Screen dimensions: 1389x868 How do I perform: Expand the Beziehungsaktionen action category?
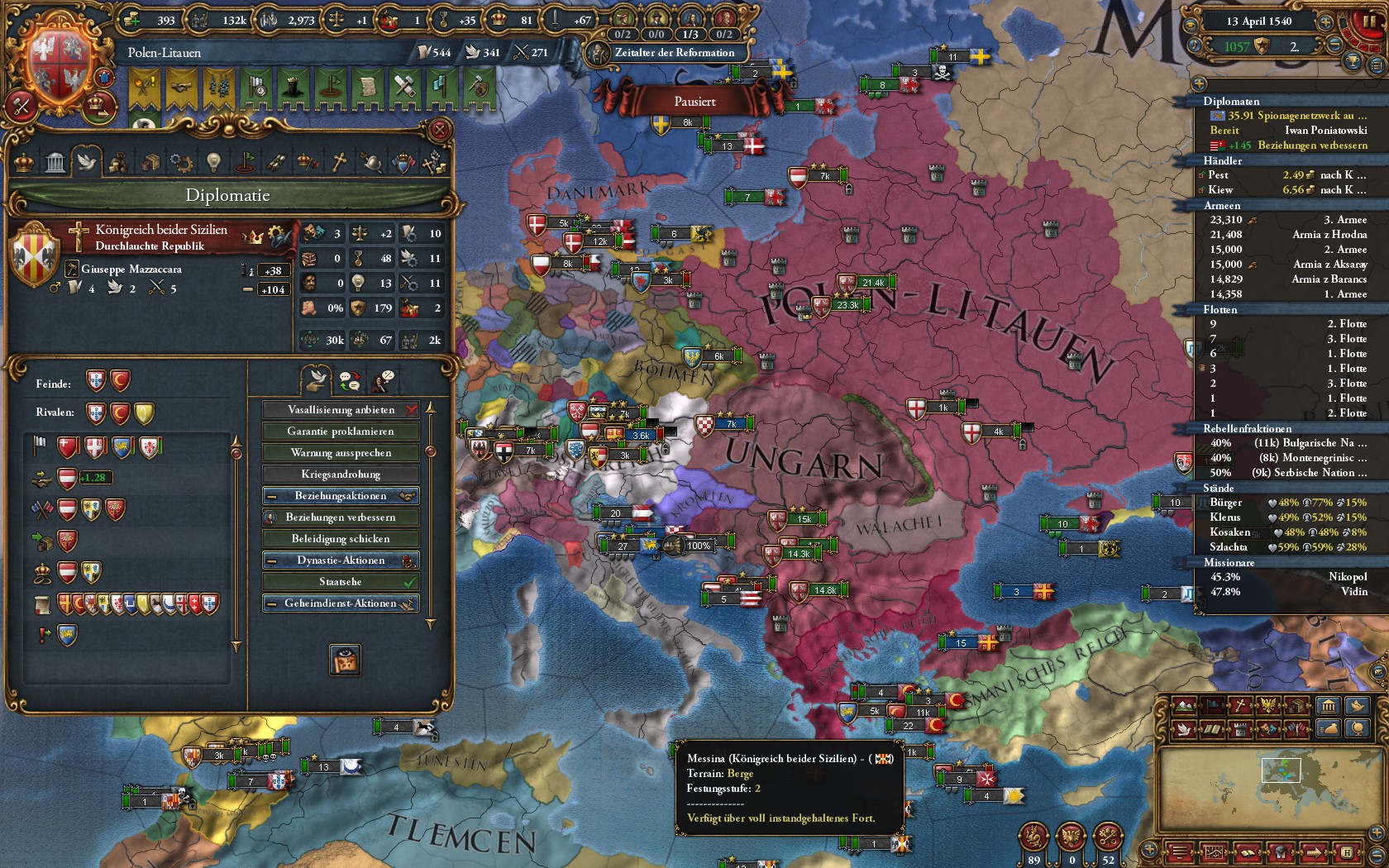point(341,495)
